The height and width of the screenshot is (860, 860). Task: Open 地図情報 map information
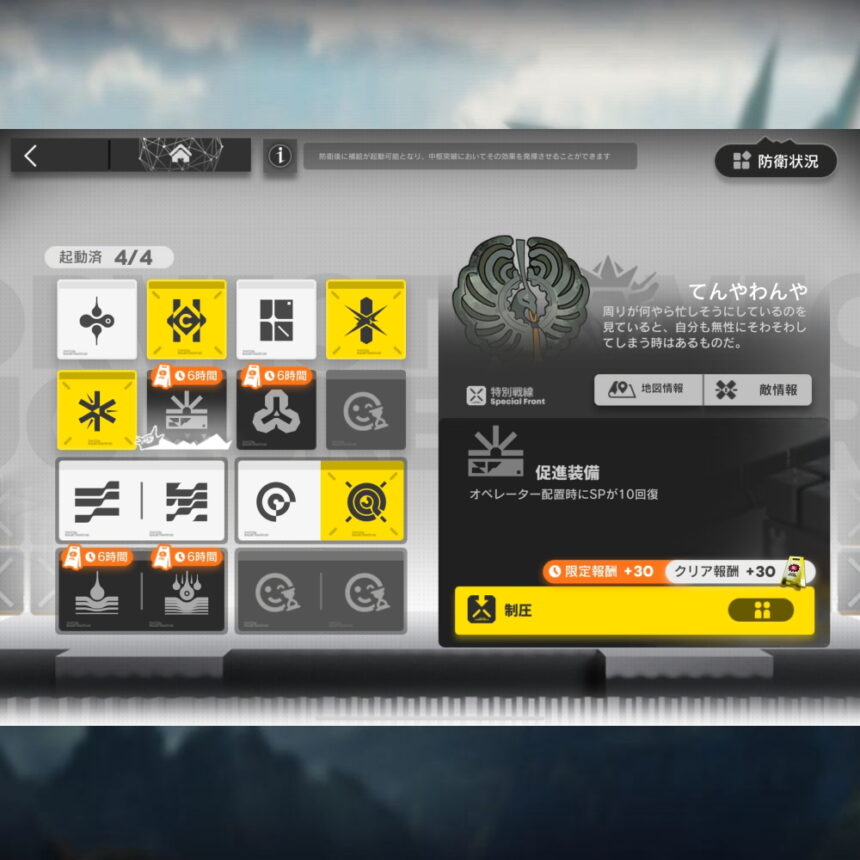(x=648, y=390)
